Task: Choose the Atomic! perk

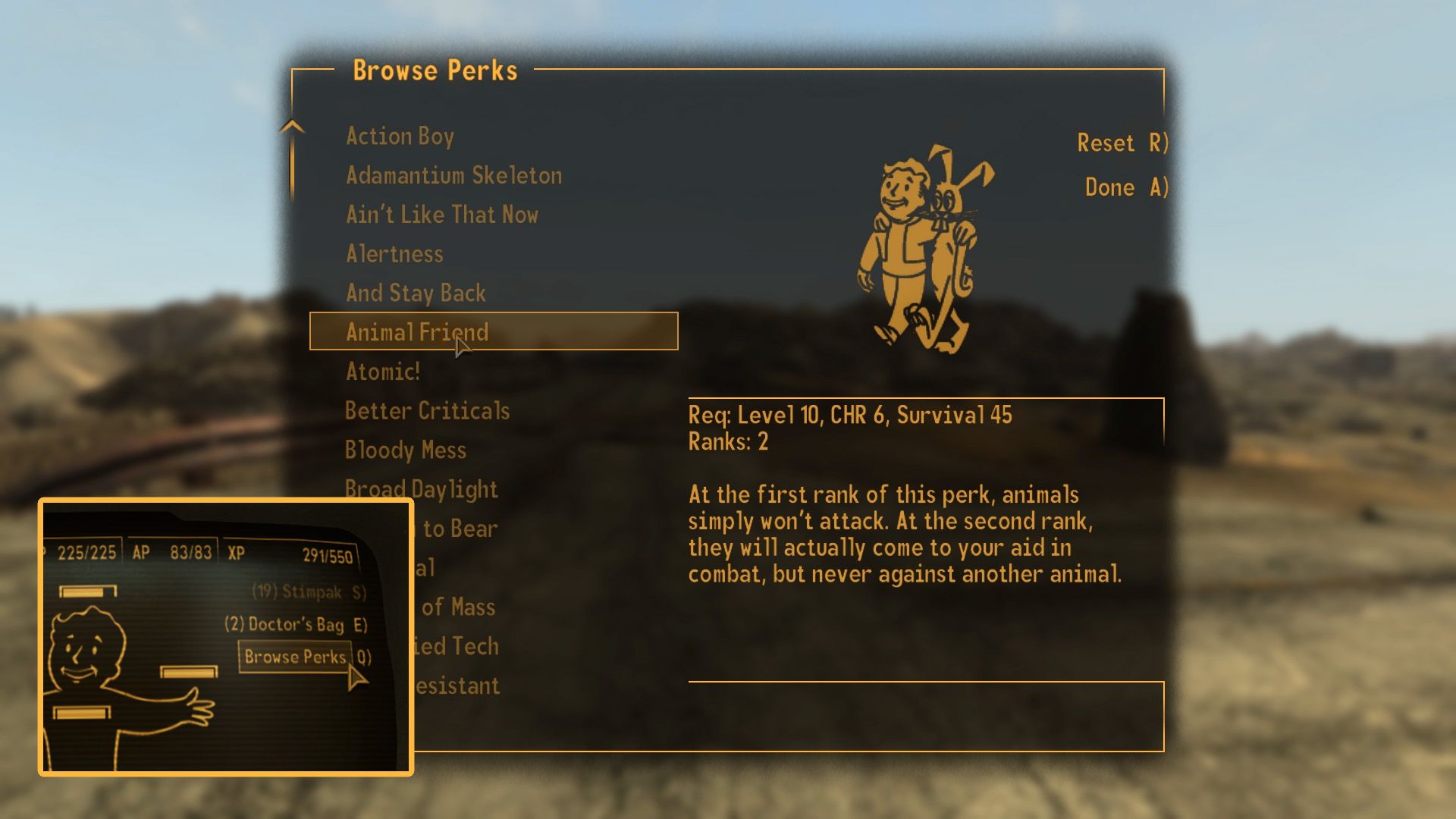Action: tap(384, 372)
